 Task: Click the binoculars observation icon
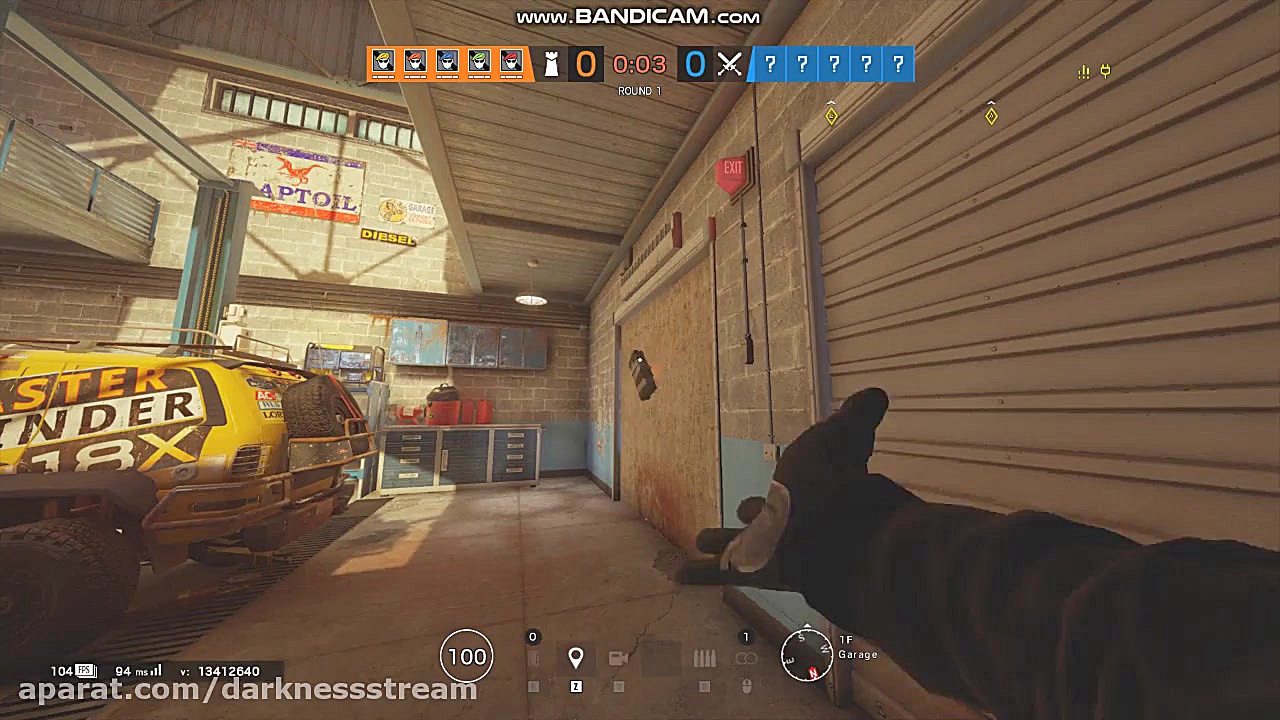pyautogui.click(x=747, y=657)
